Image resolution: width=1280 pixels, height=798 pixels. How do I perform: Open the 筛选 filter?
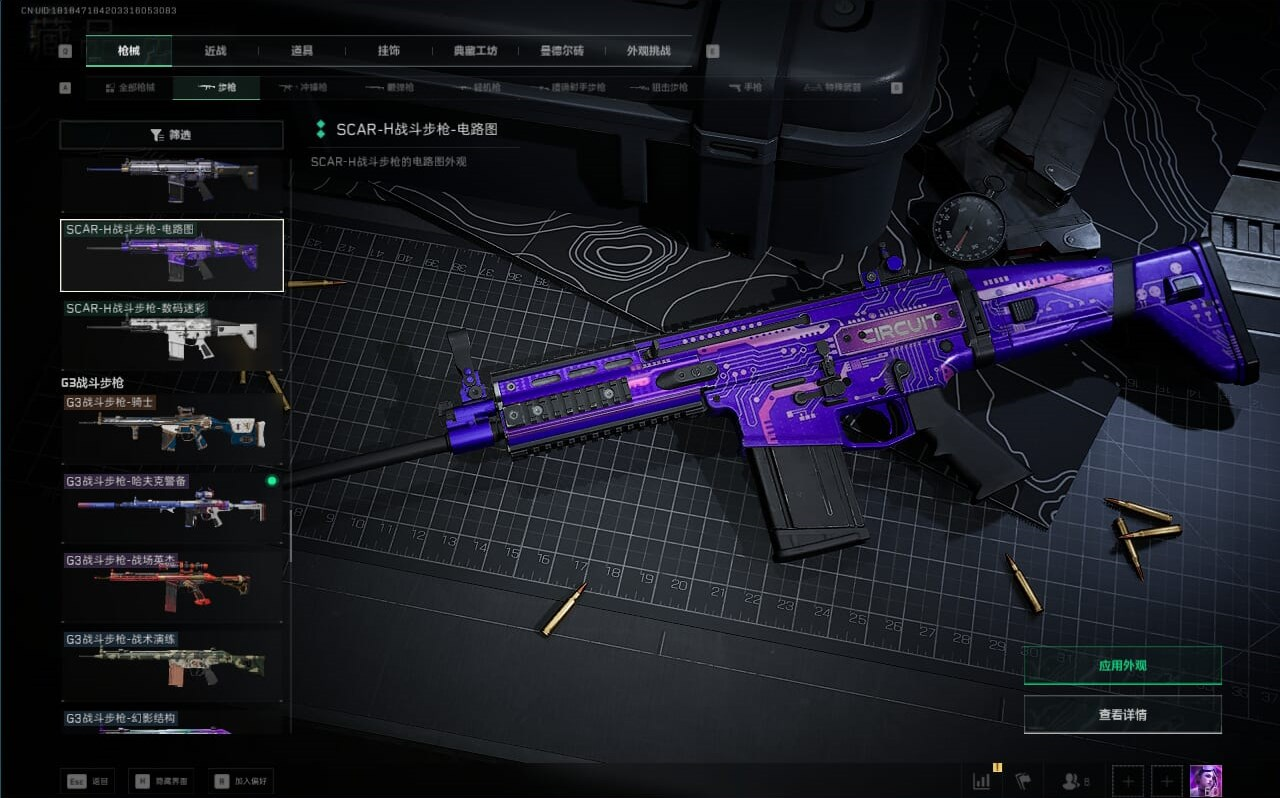171,135
